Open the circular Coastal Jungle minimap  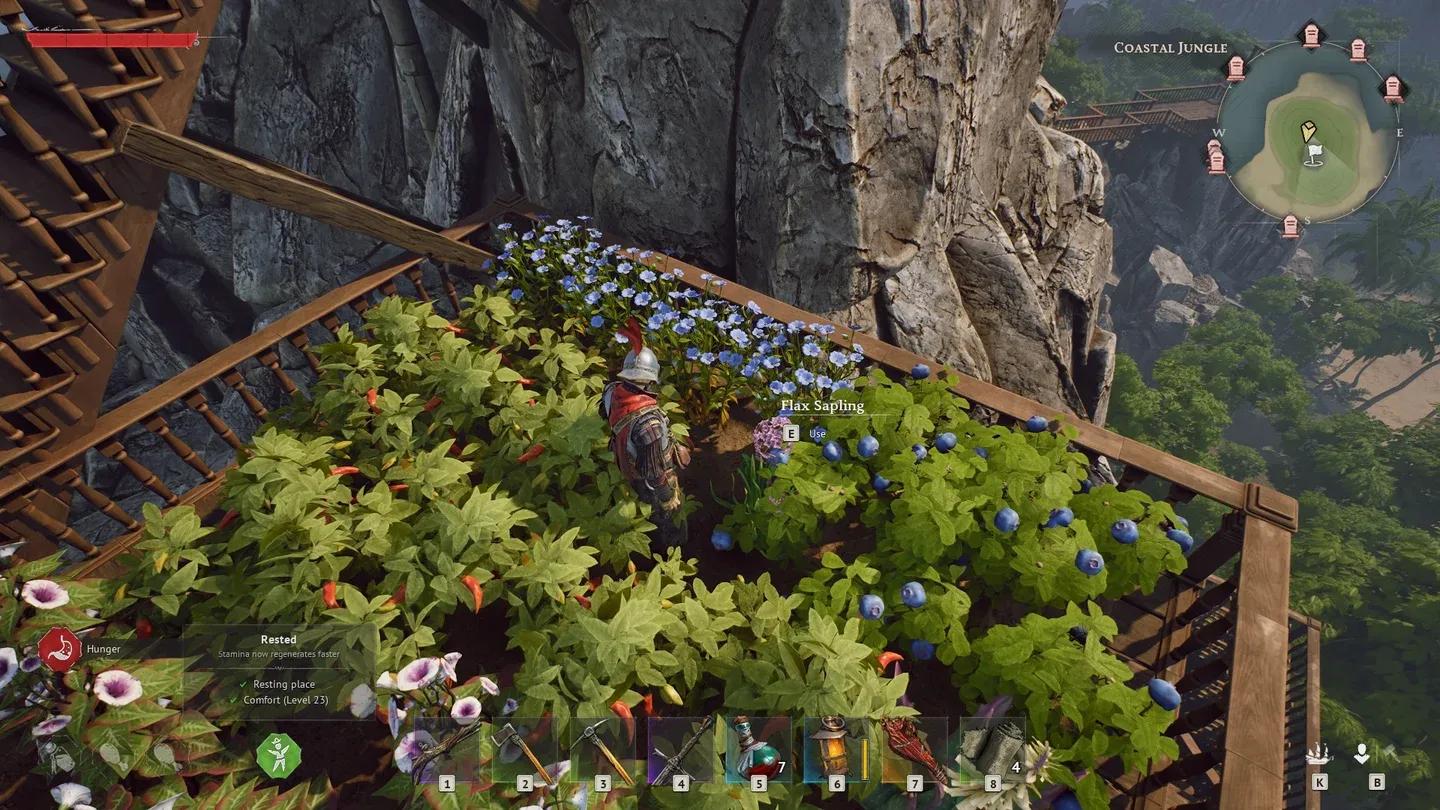click(1308, 131)
